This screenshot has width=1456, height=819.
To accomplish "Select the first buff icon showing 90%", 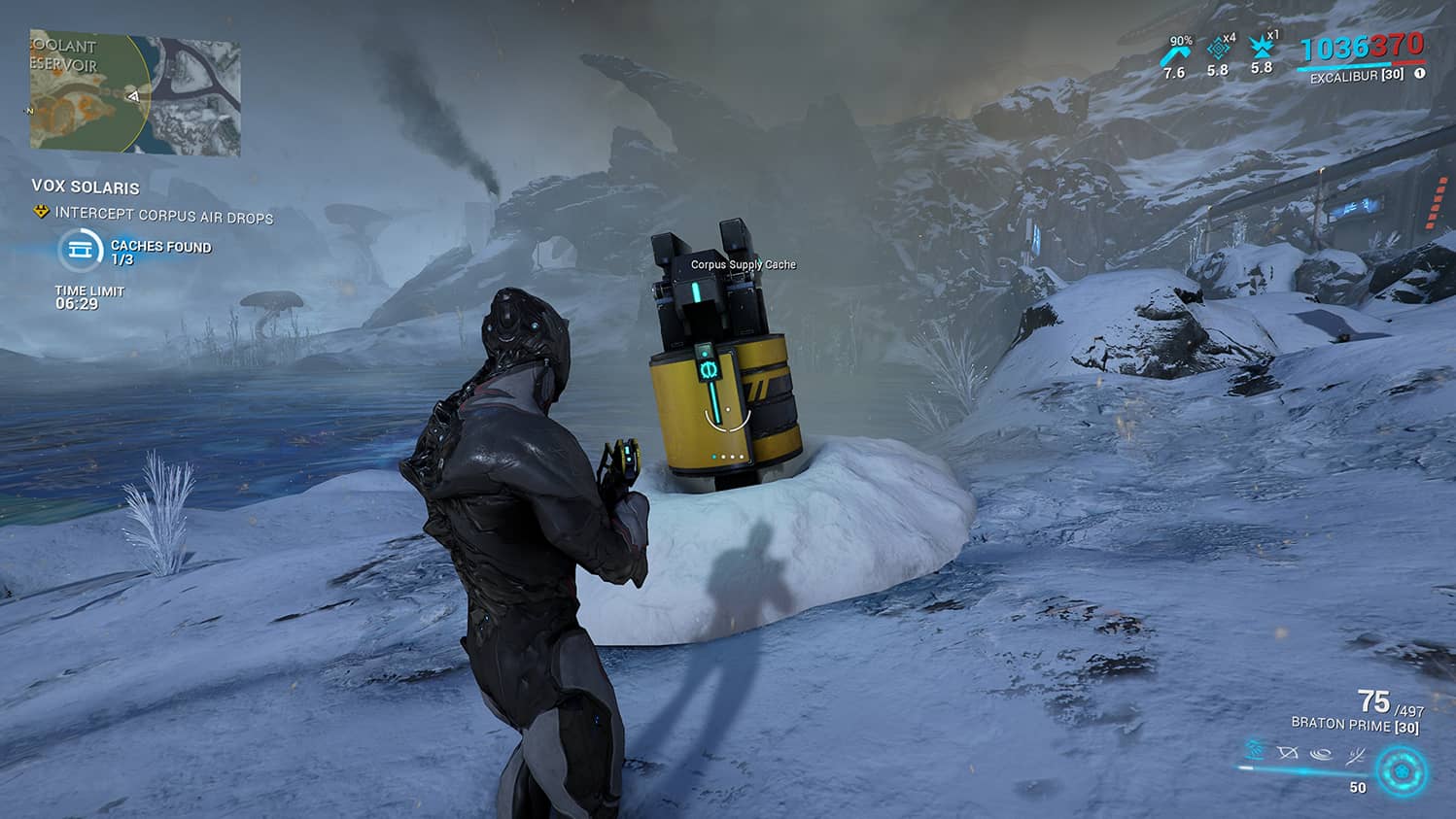I will pyautogui.click(x=1175, y=54).
